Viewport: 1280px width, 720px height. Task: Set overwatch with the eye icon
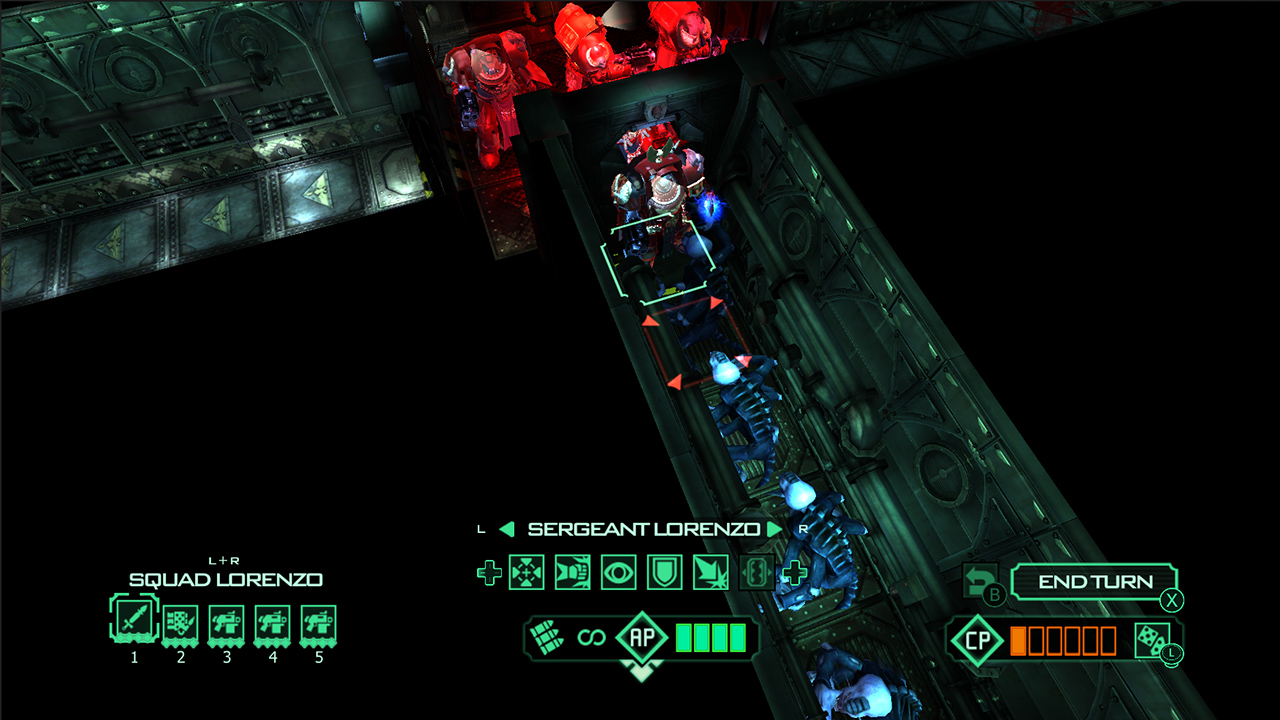pyautogui.click(x=619, y=573)
